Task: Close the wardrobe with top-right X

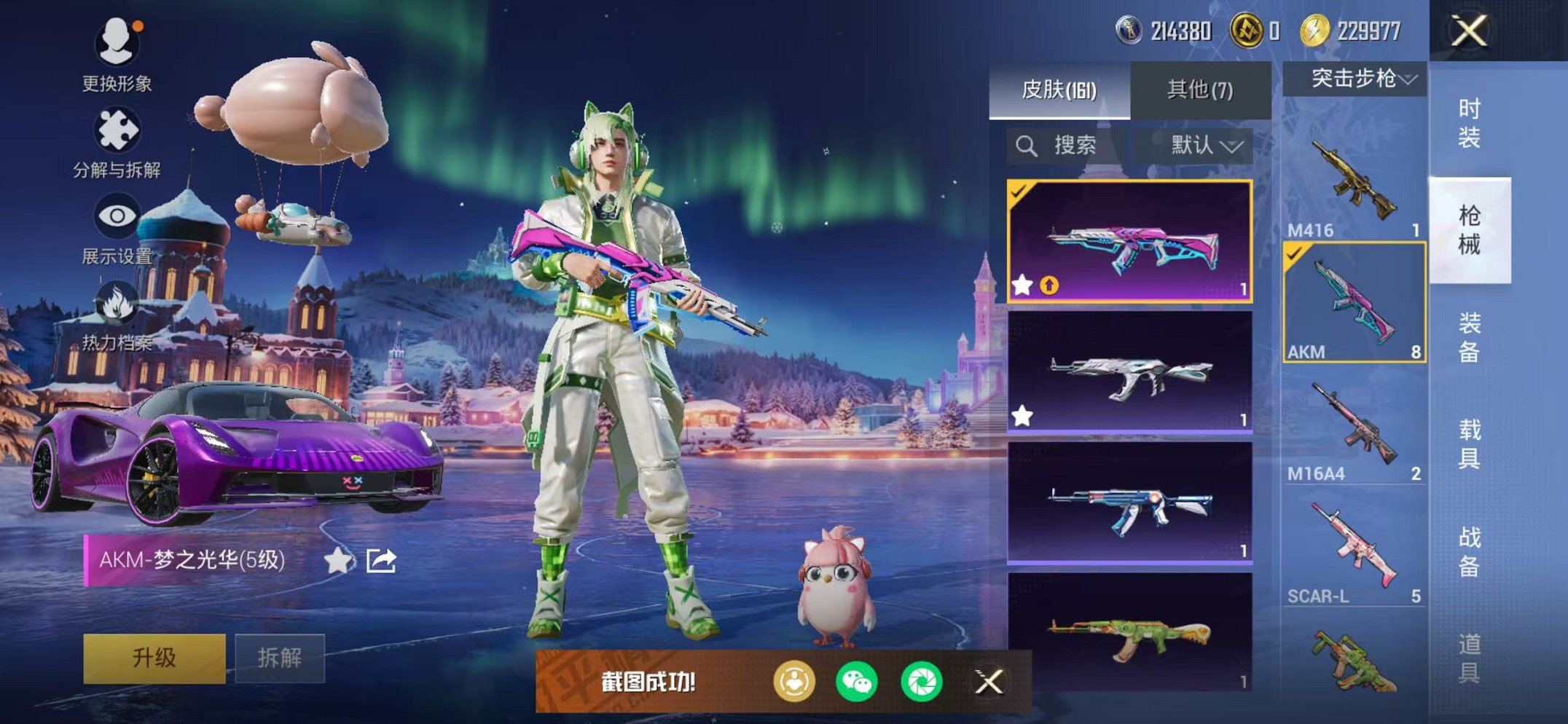Action: tap(1469, 31)
